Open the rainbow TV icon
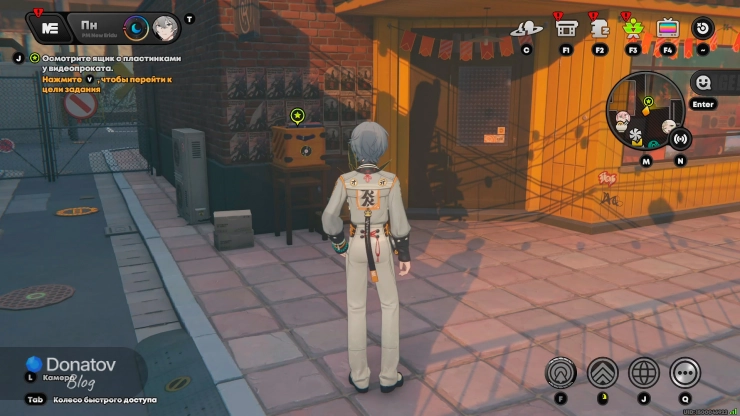Viewport: 740px width, 416px height. 667,28
